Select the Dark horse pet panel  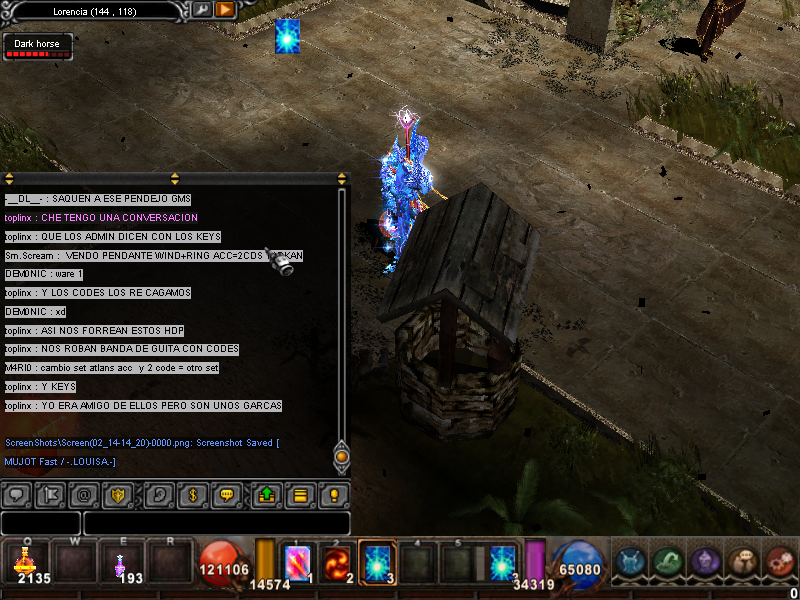[37, 46]
